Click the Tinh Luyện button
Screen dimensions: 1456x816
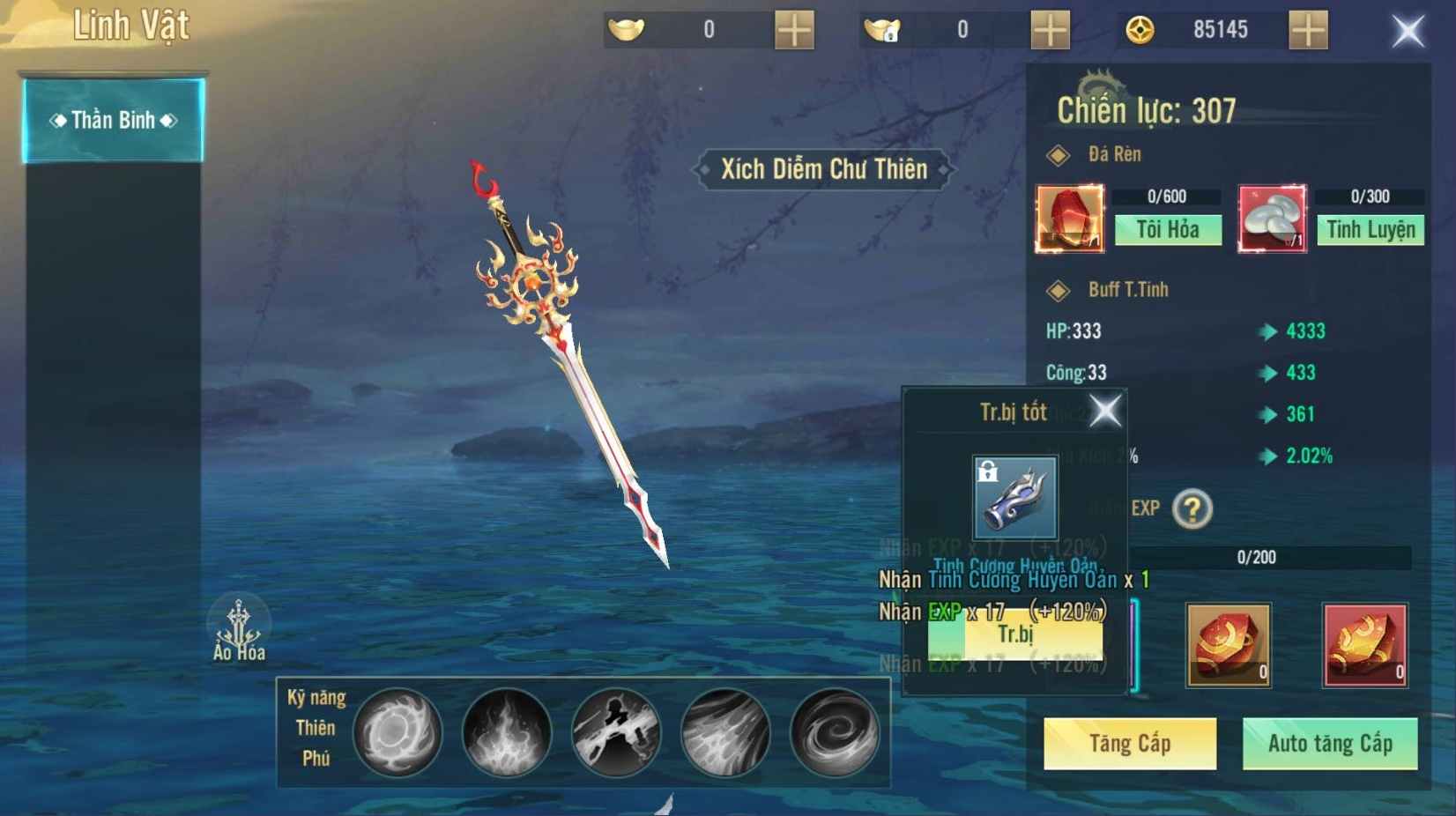point(1371,230)
